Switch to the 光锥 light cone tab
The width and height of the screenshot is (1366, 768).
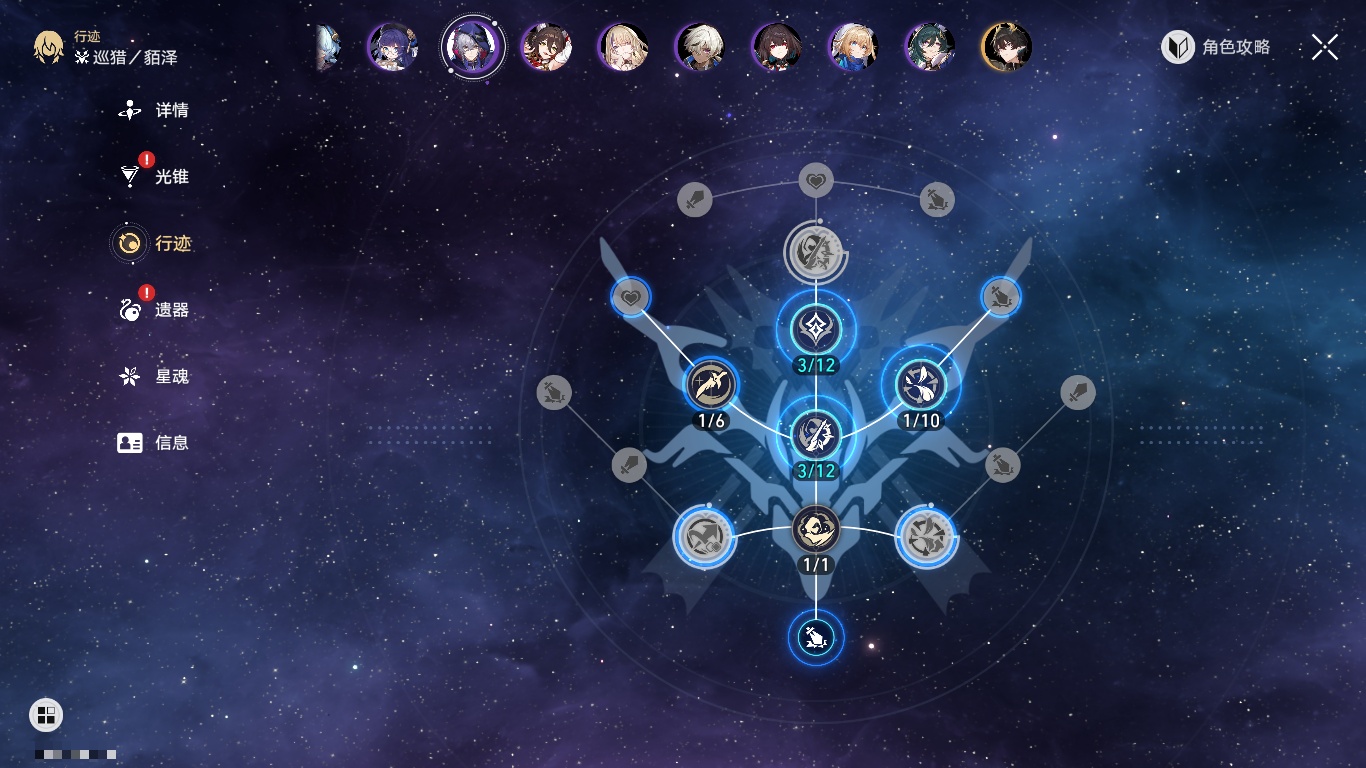[155, 177]
